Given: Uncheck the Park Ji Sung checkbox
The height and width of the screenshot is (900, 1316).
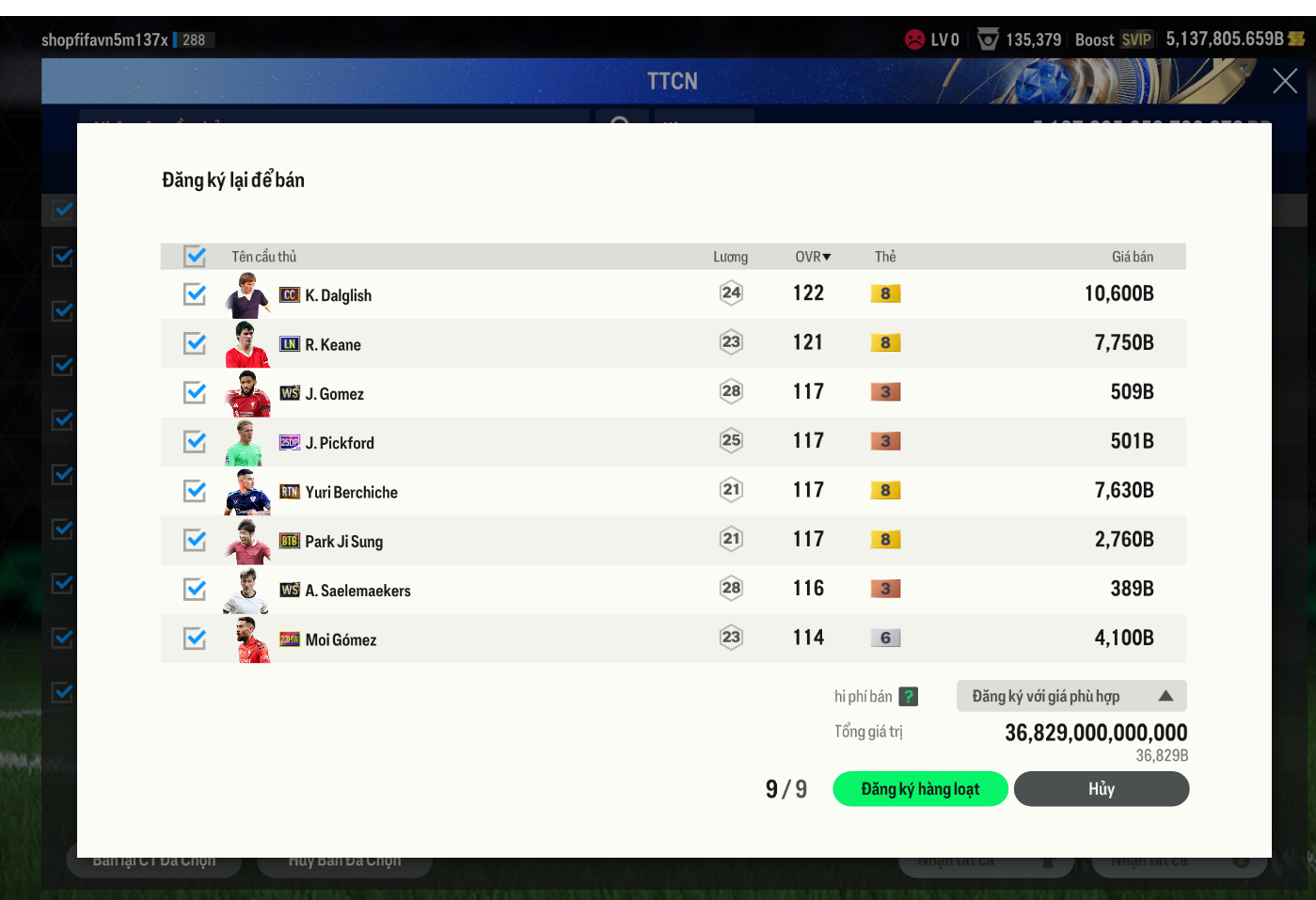Looking at the screenshot, I should tap(195, 540).
